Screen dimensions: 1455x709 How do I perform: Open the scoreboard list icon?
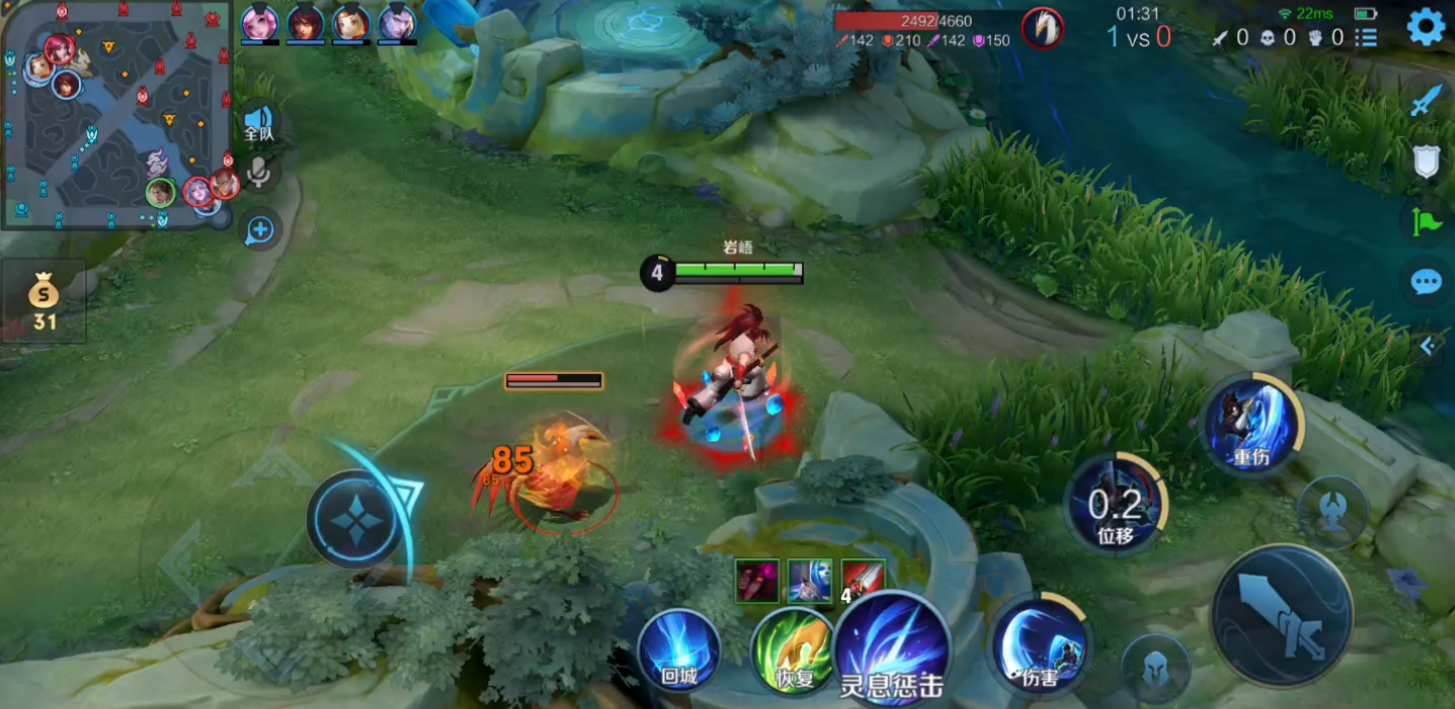1366,38
